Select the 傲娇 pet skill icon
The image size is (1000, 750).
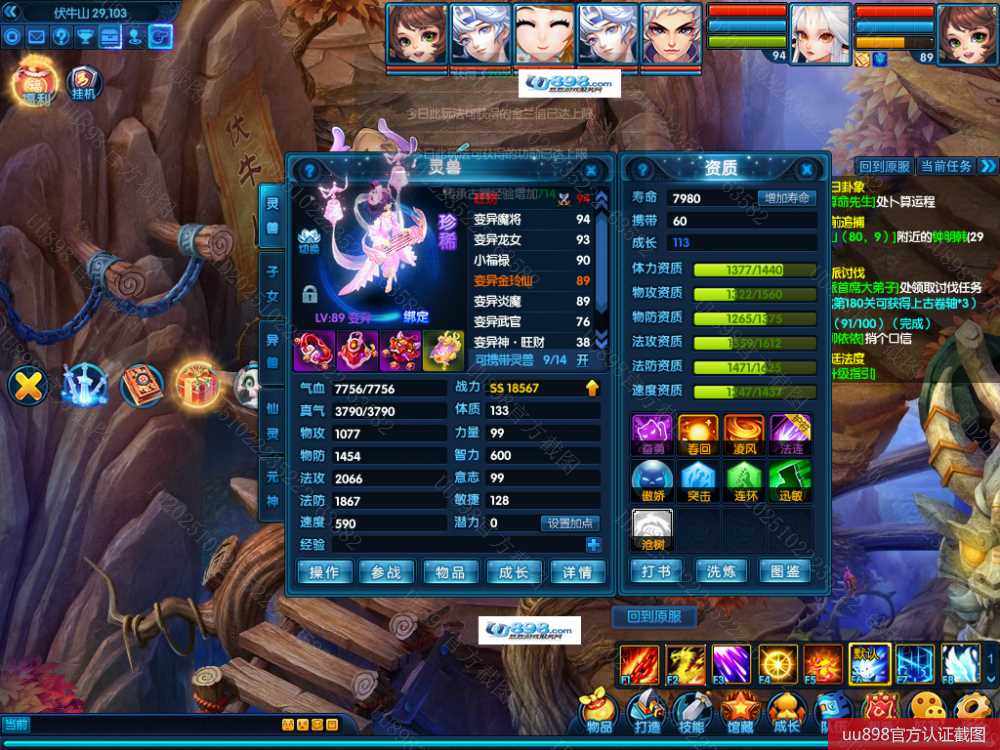coord(651,482)
